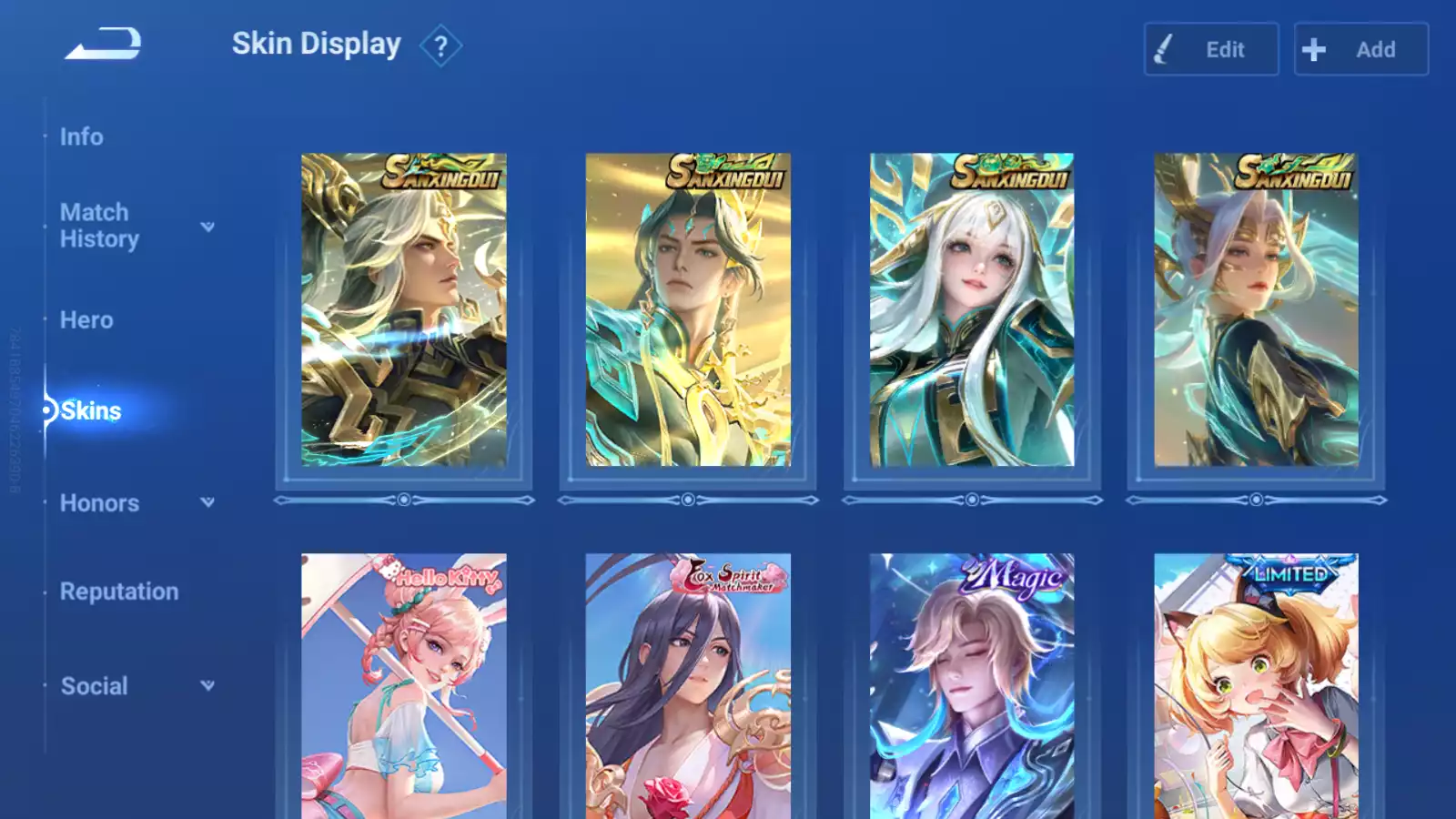
Task: Expand the Social dropdown arrow
Action: pyautogui.click(x=207, y=685)
